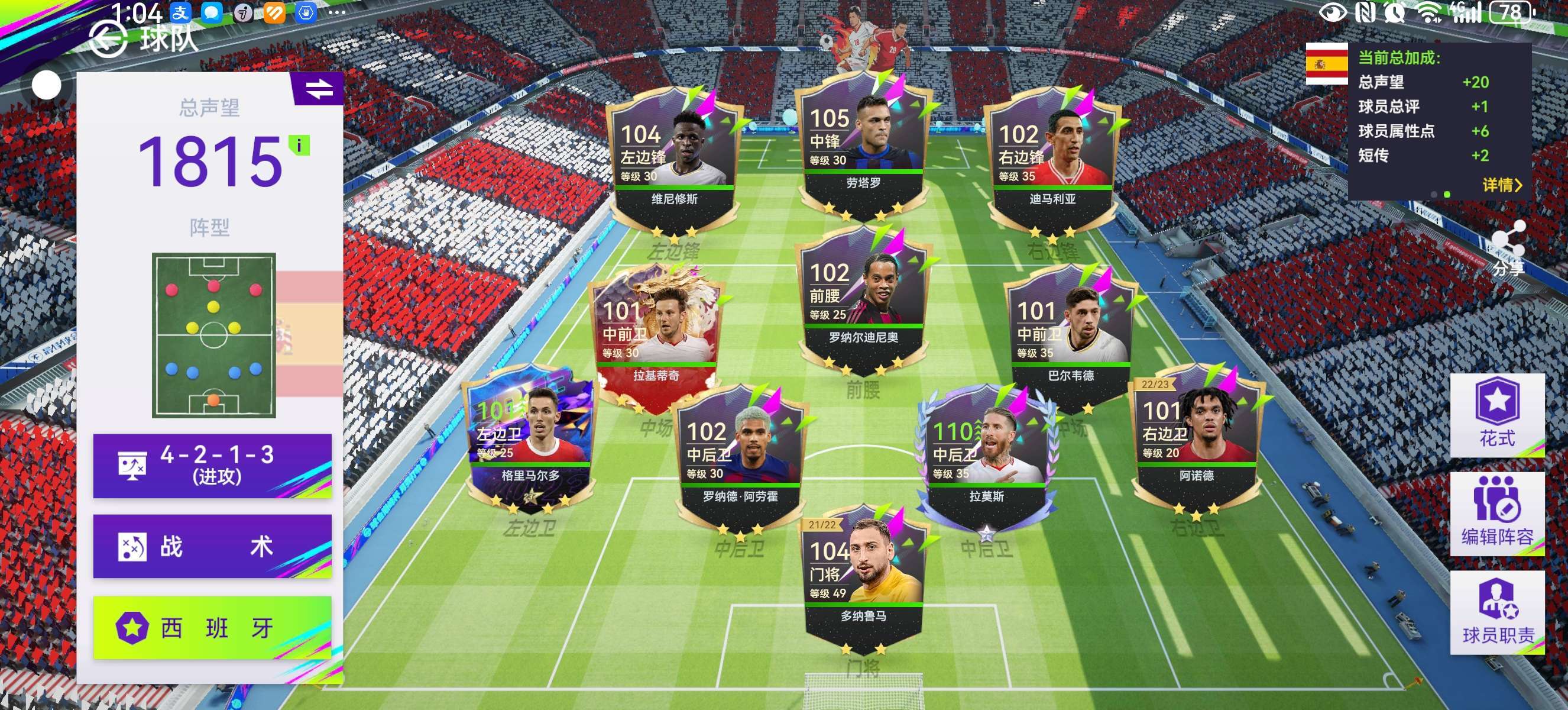The height and width of the screenshot is (710, 1568).
Task: Show info for total reputation 1815
Action: point(299,145)
